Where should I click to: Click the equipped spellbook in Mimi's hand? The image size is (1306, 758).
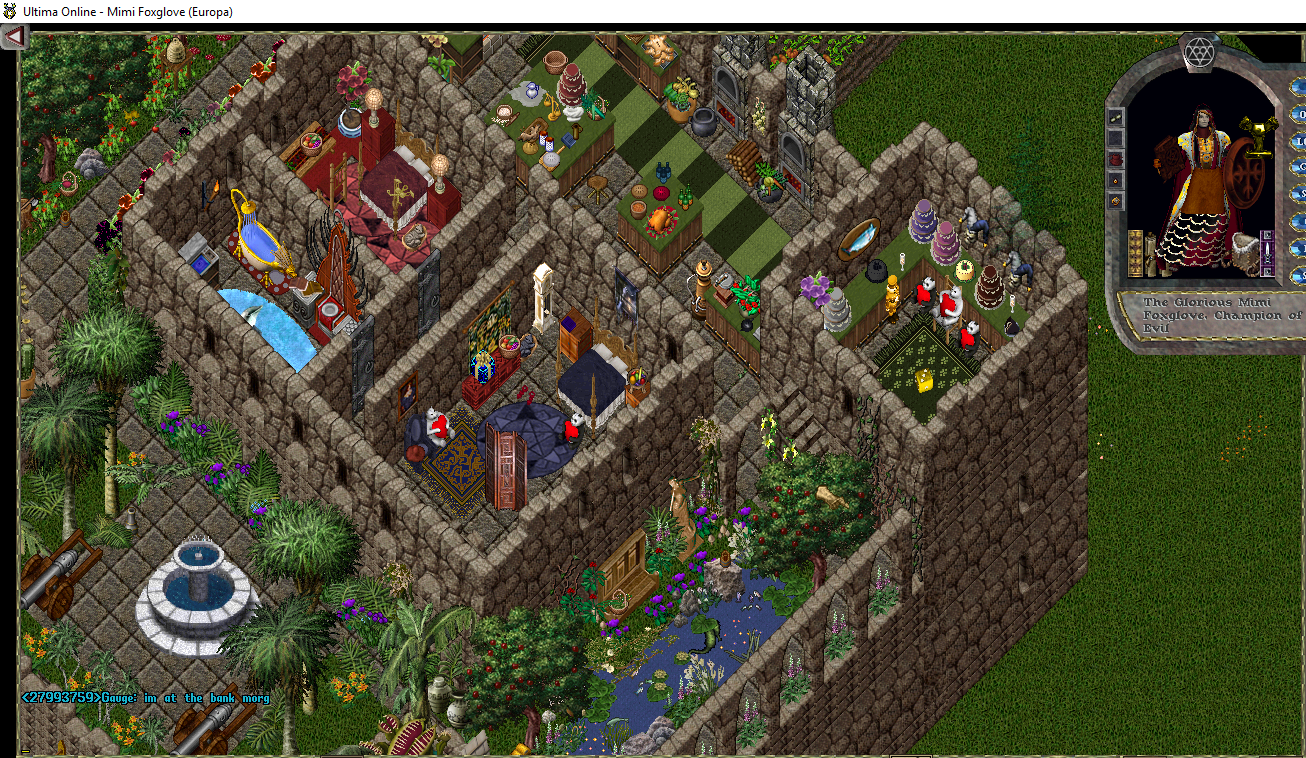pos(1167,153)
